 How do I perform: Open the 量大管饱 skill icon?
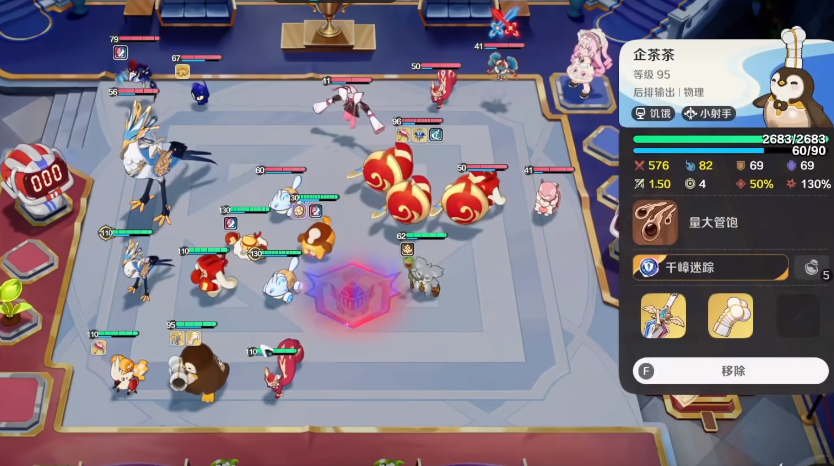[x=655, y=222]
